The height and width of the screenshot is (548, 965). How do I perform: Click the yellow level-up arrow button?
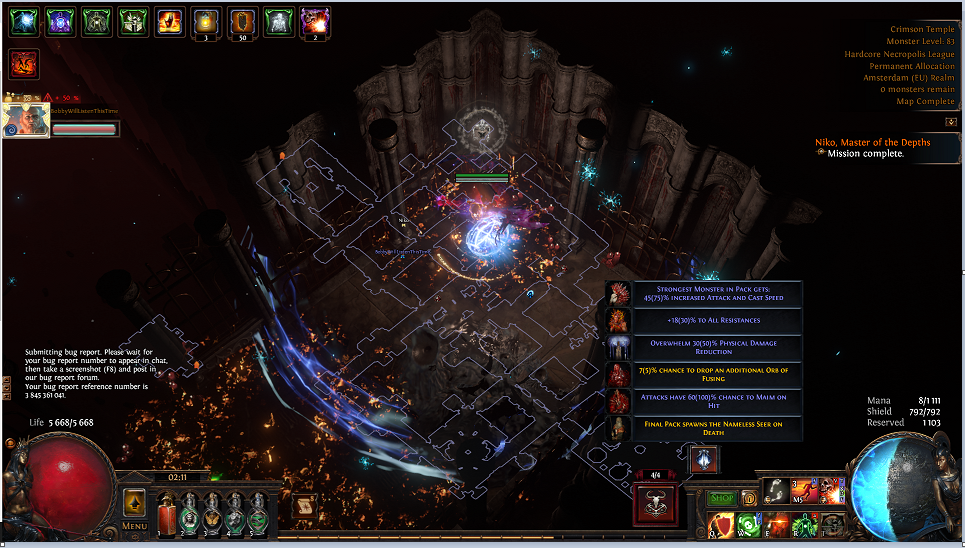pos(135,503)
